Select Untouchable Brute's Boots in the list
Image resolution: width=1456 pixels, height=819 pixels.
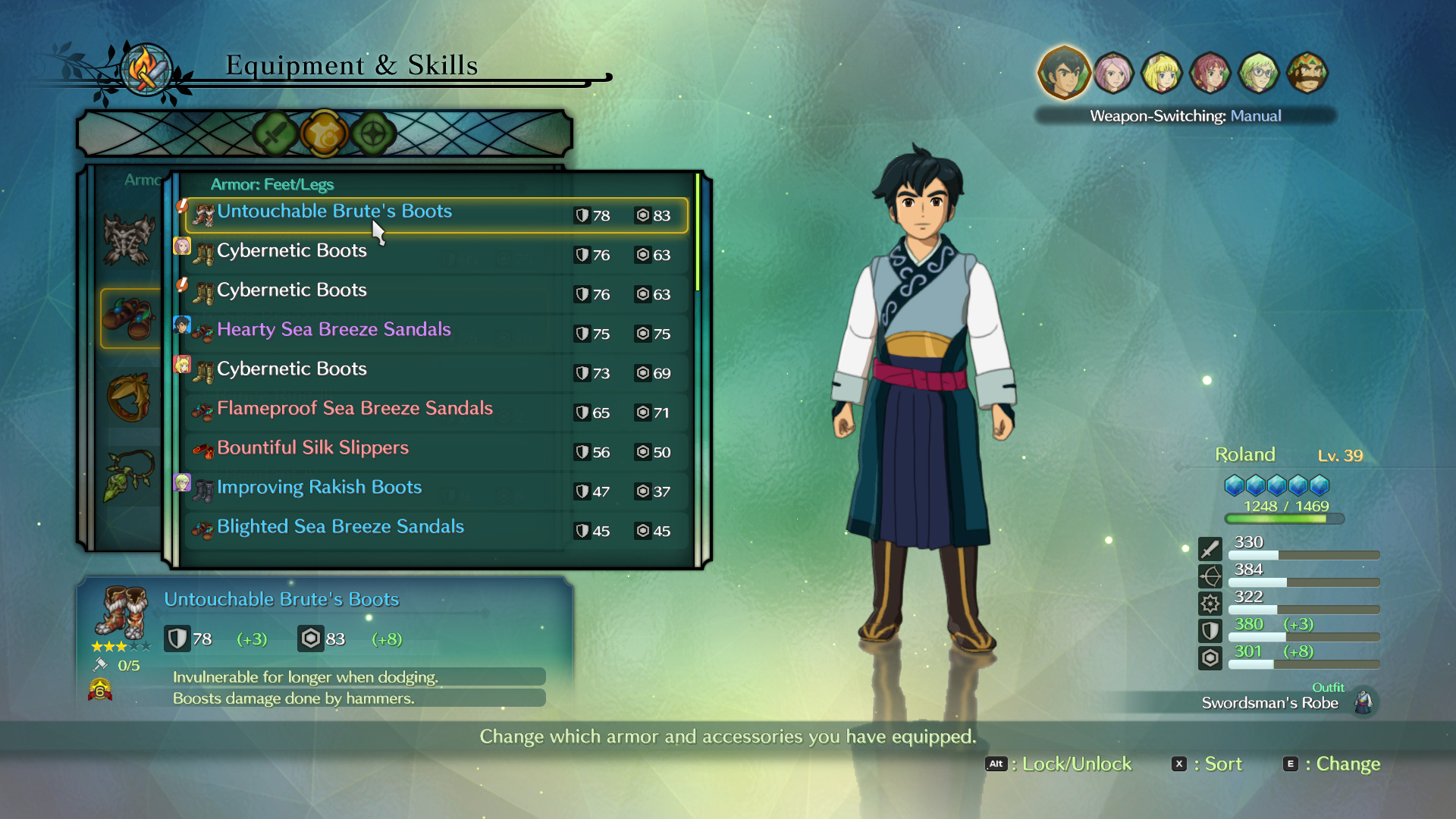coord(436,215)
